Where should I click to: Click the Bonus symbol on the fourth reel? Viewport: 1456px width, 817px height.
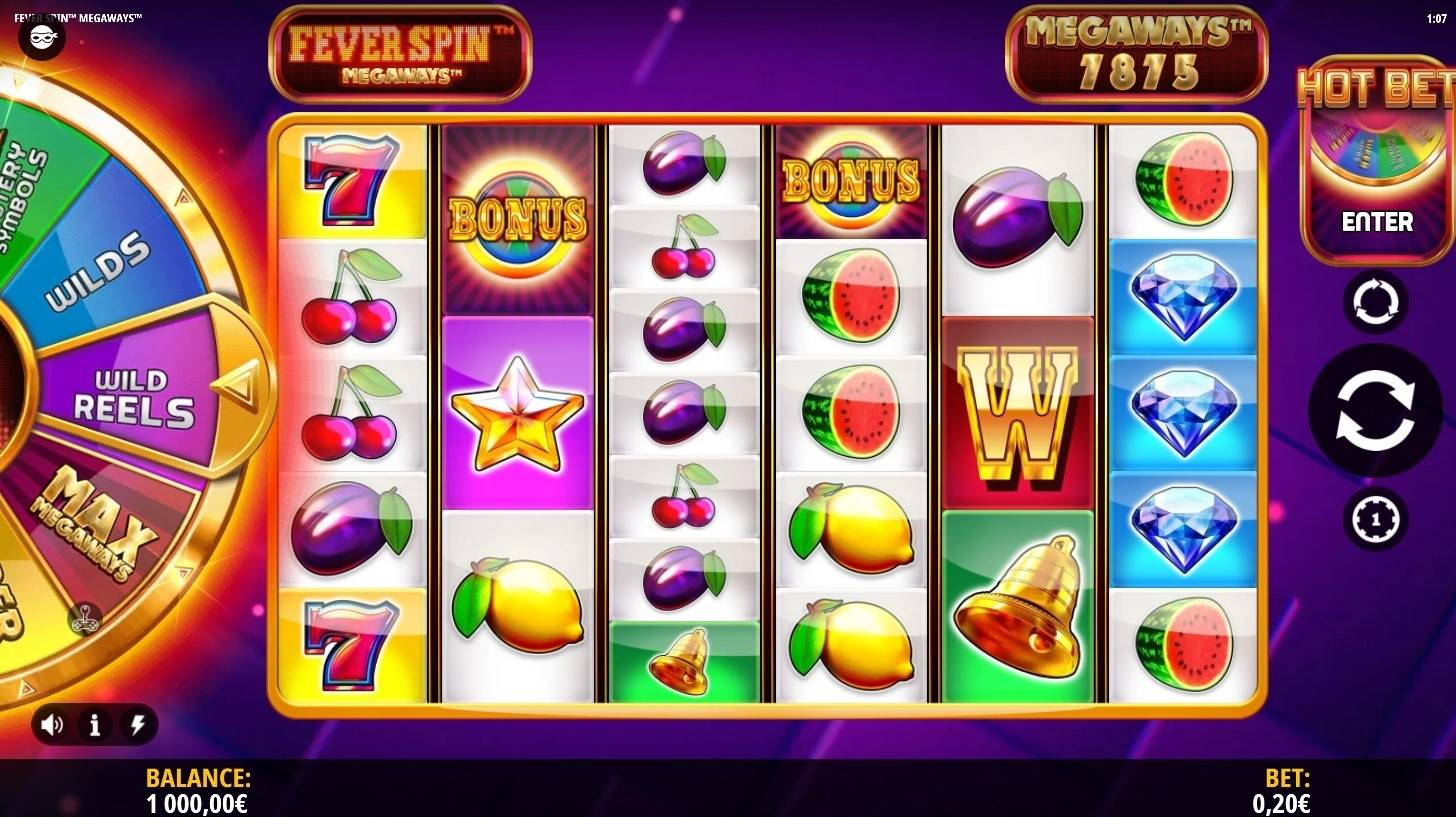point(851,180)
